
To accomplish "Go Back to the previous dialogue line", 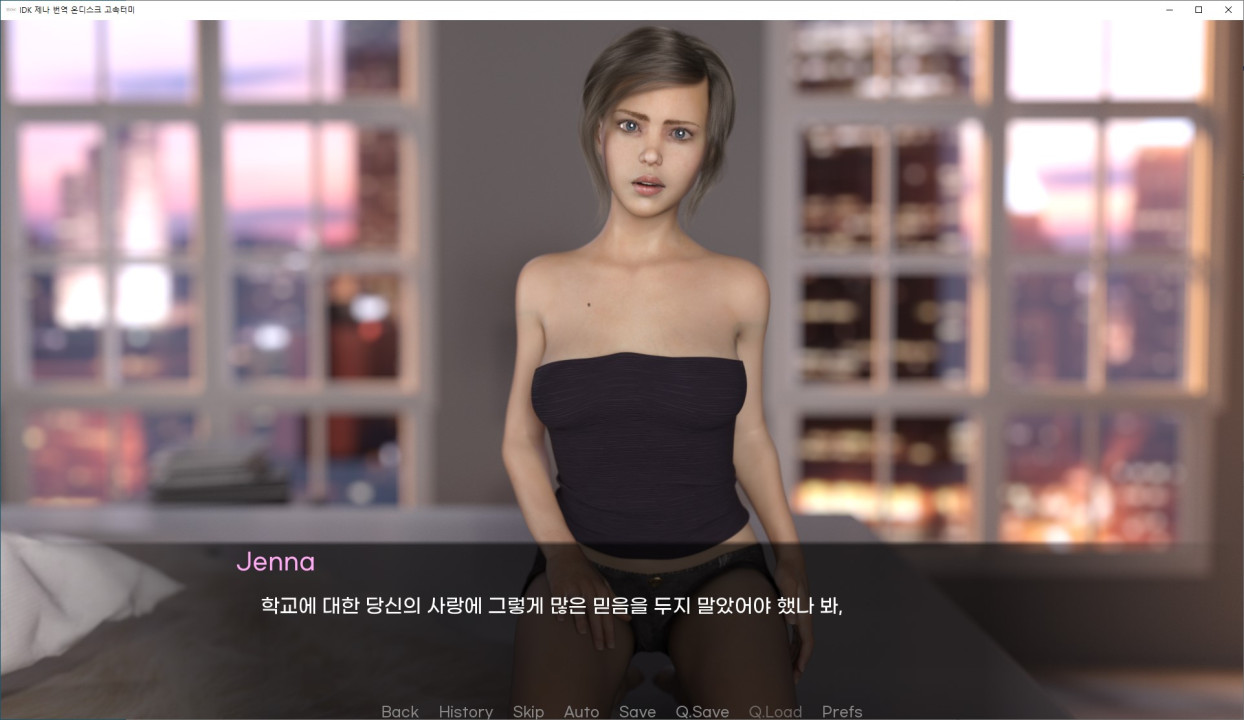I will (x=400, y=711).
